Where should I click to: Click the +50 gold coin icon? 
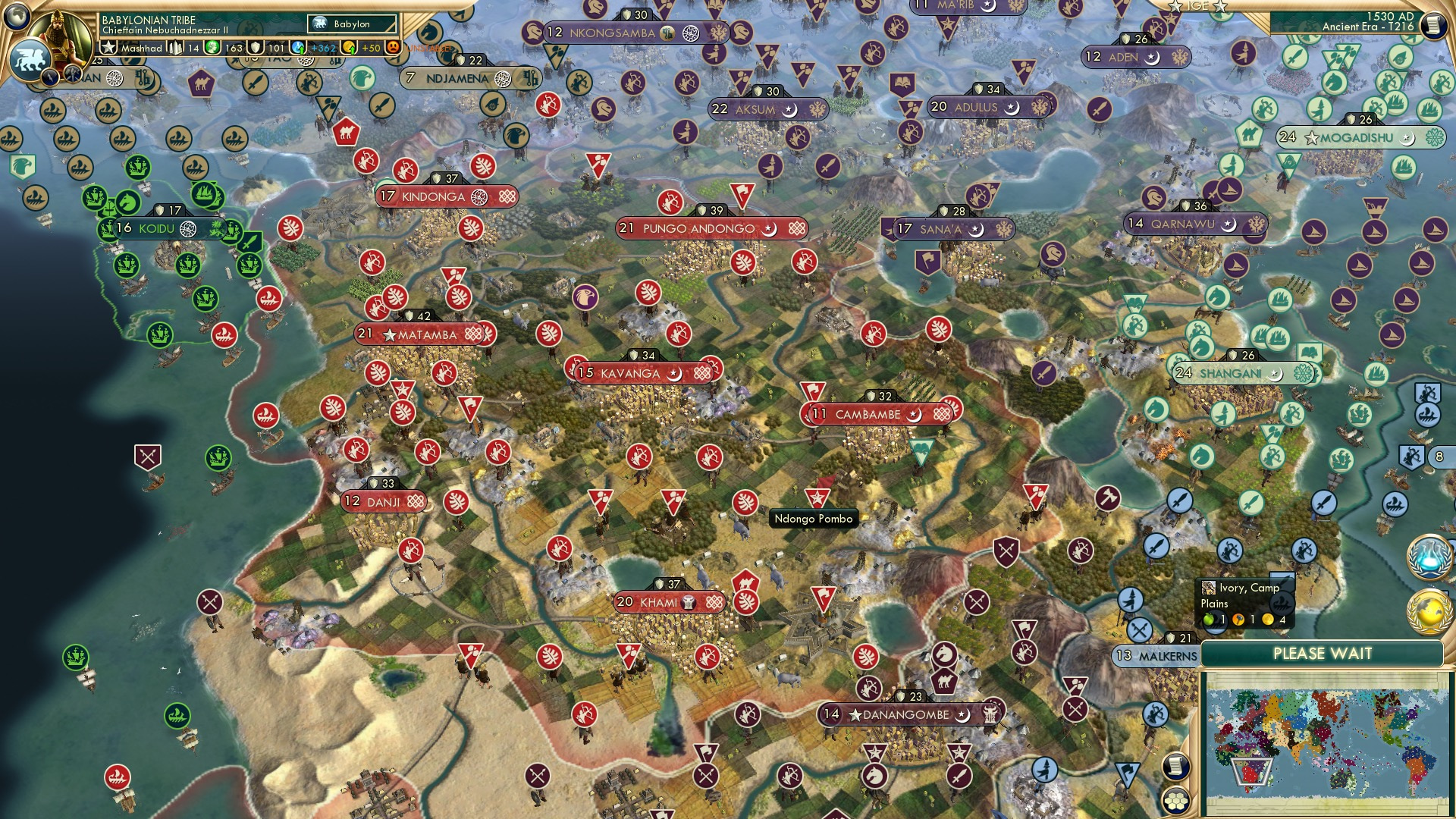(x=349, y=47)
